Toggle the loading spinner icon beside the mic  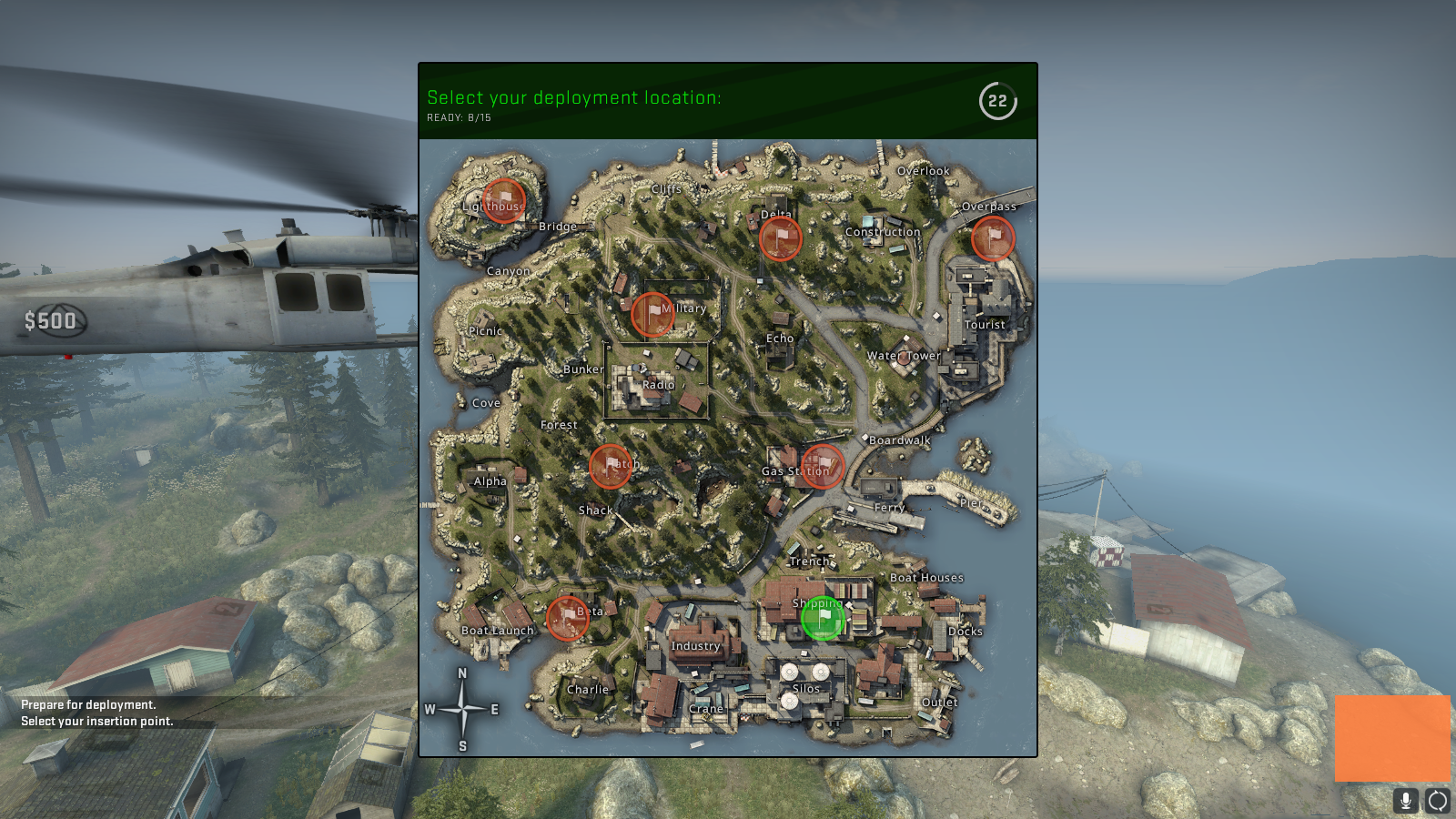[1436, 803]
